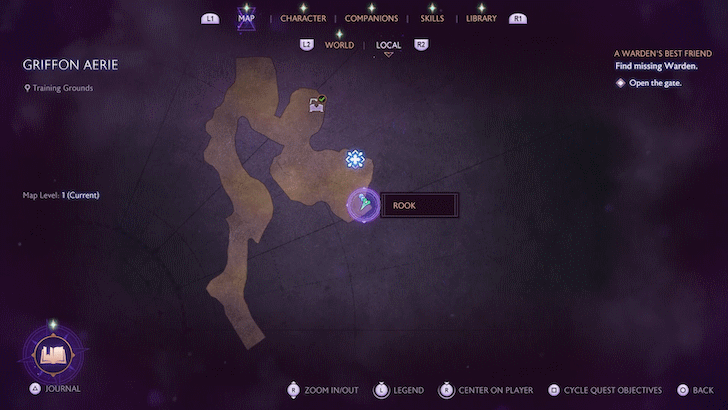Open the Journal book icon
728x410 pixels.
(52, 353)
